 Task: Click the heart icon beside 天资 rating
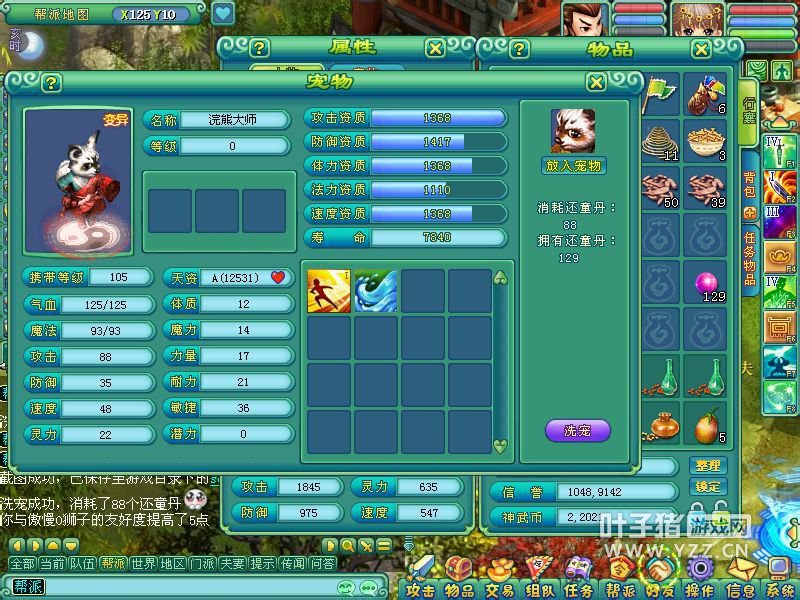click(x=278, y=277)
